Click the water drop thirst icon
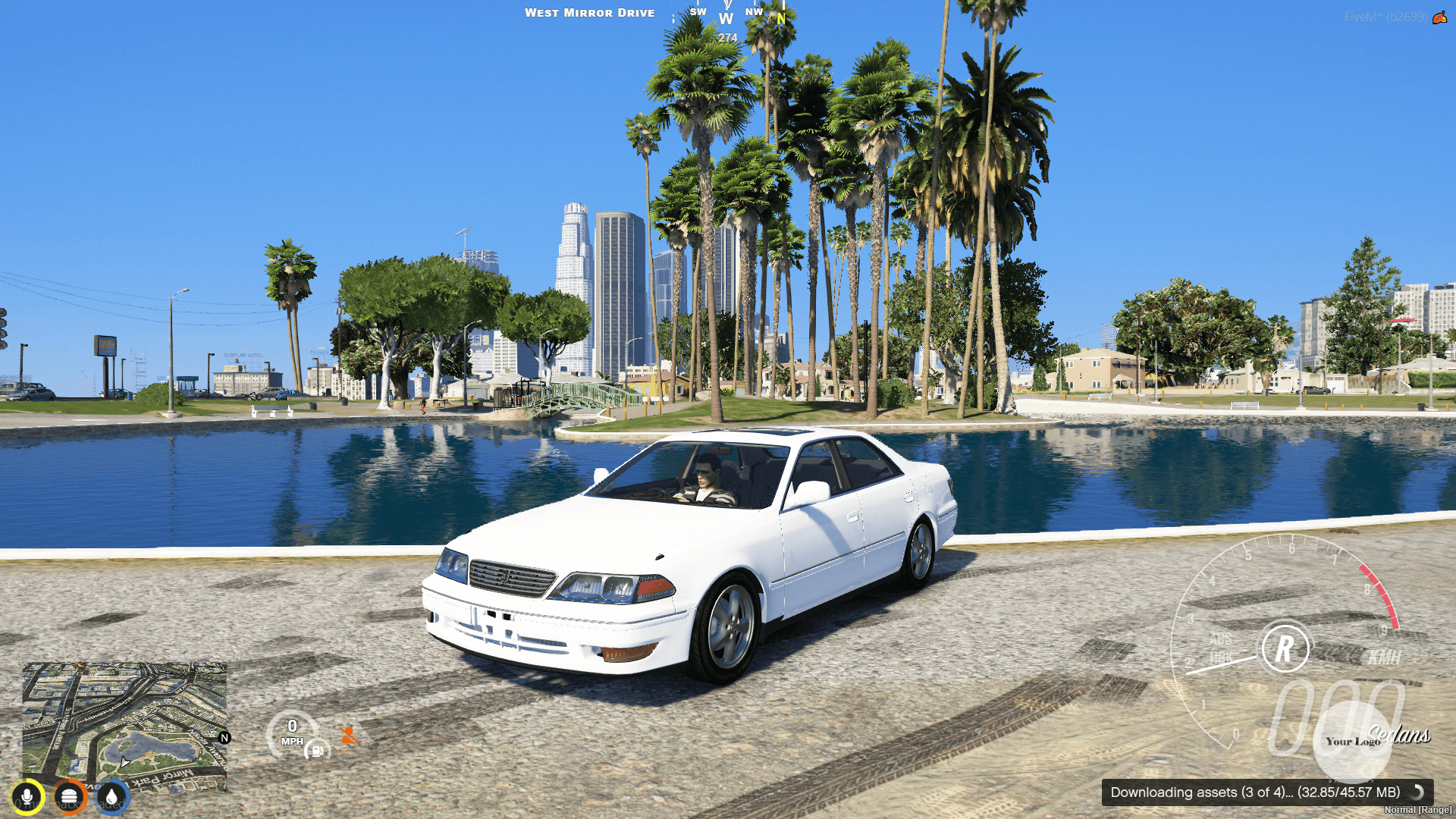1456x819 pixels. (x=111, y=796)
